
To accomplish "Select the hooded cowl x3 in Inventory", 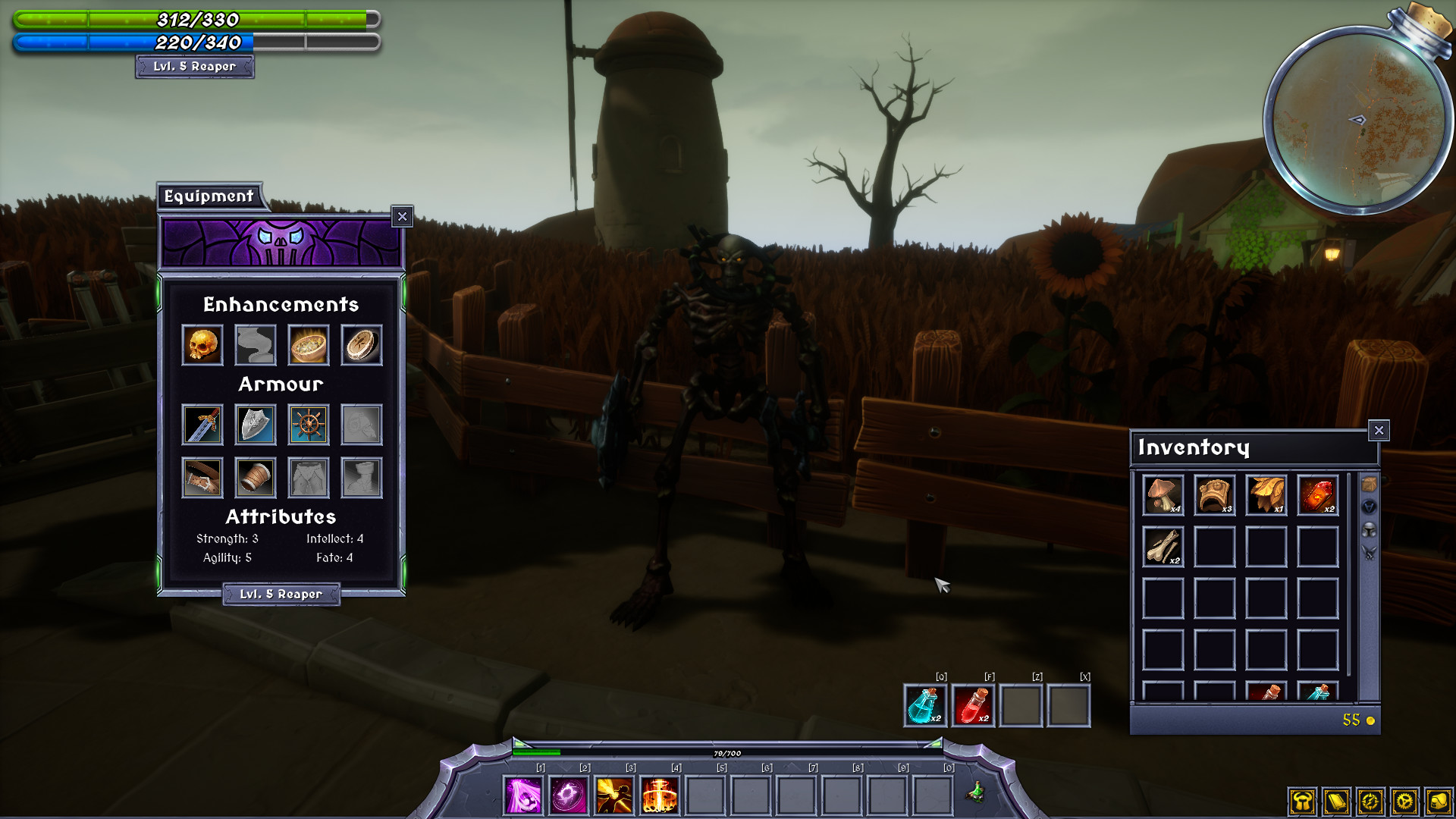I will 1214,494.
